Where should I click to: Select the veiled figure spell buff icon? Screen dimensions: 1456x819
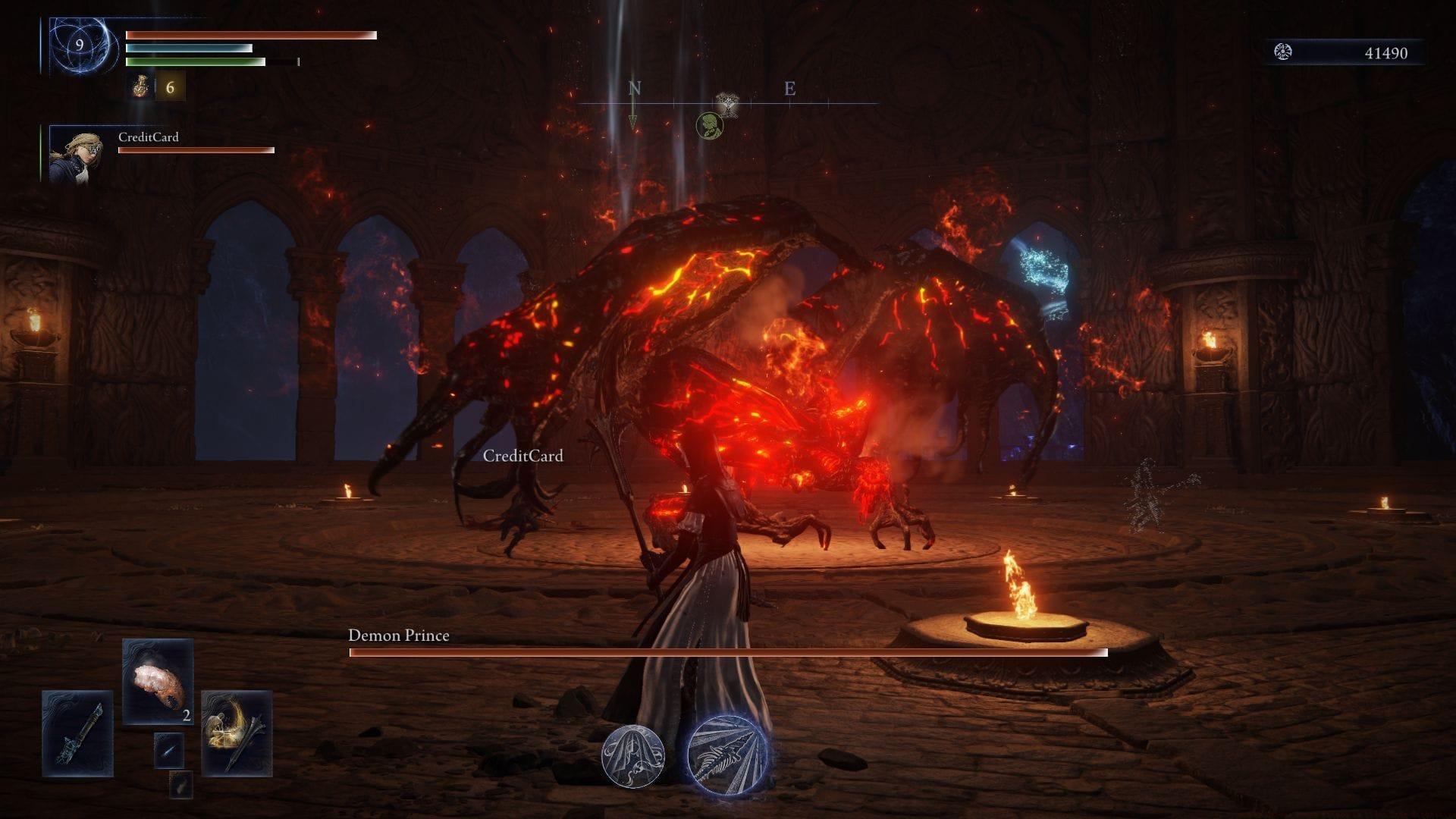635,758
